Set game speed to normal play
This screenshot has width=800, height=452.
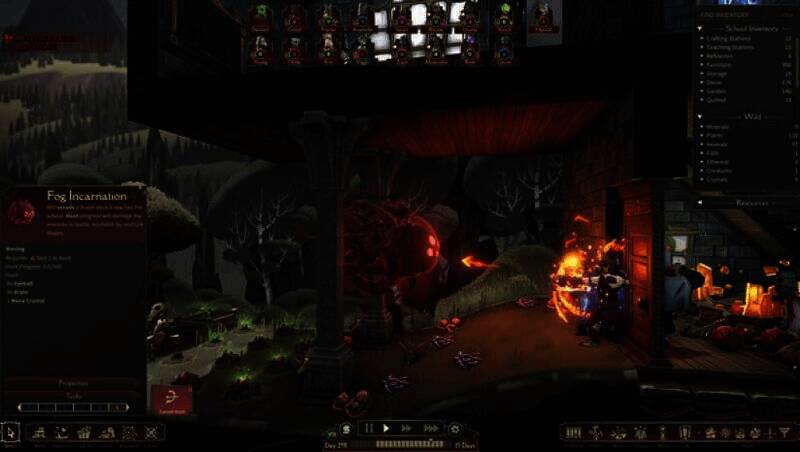[x=386, y=428]
